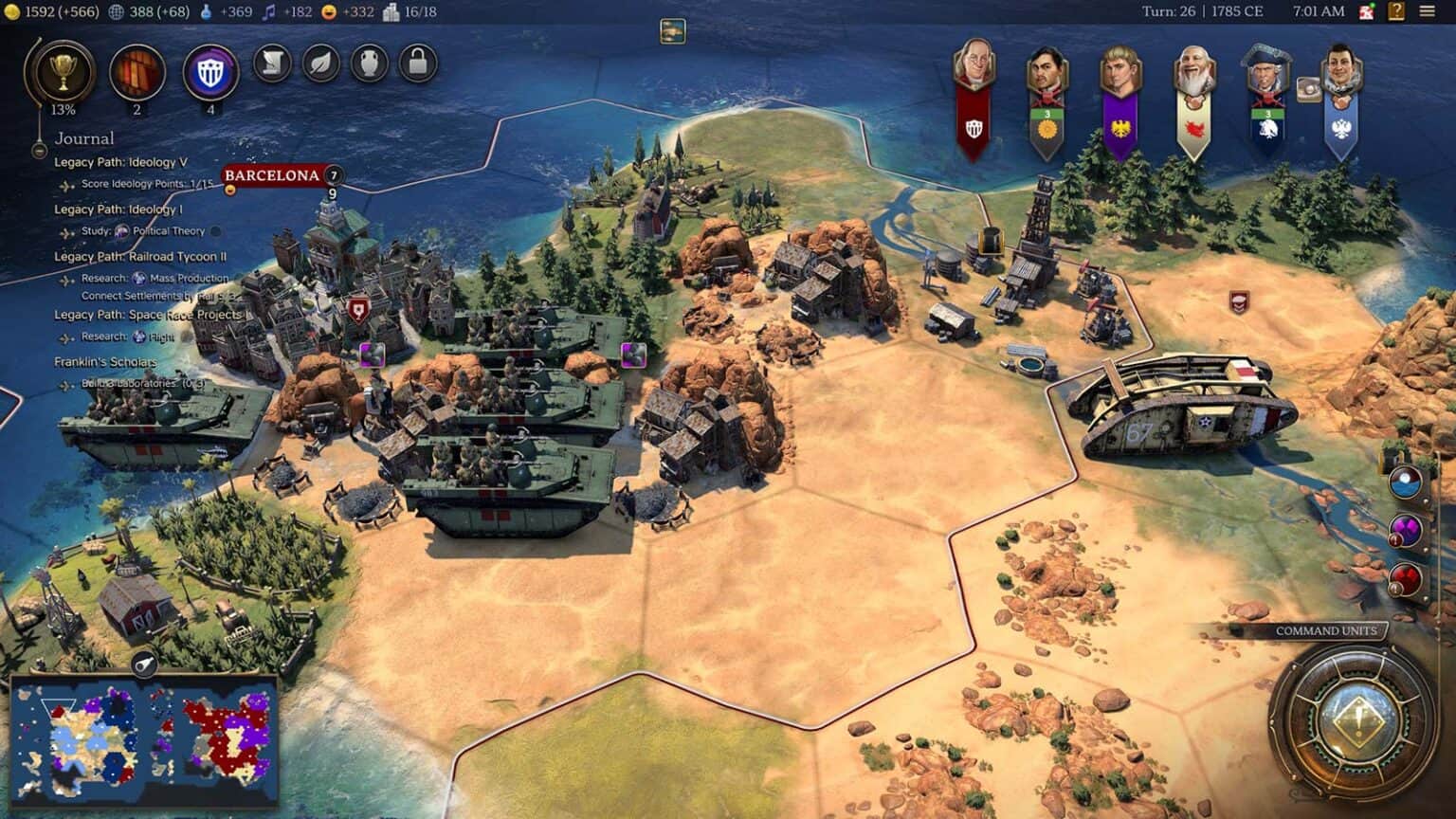
Task: Collapse the Franklin's Scholars journal entry
Action: pos(104,361)
